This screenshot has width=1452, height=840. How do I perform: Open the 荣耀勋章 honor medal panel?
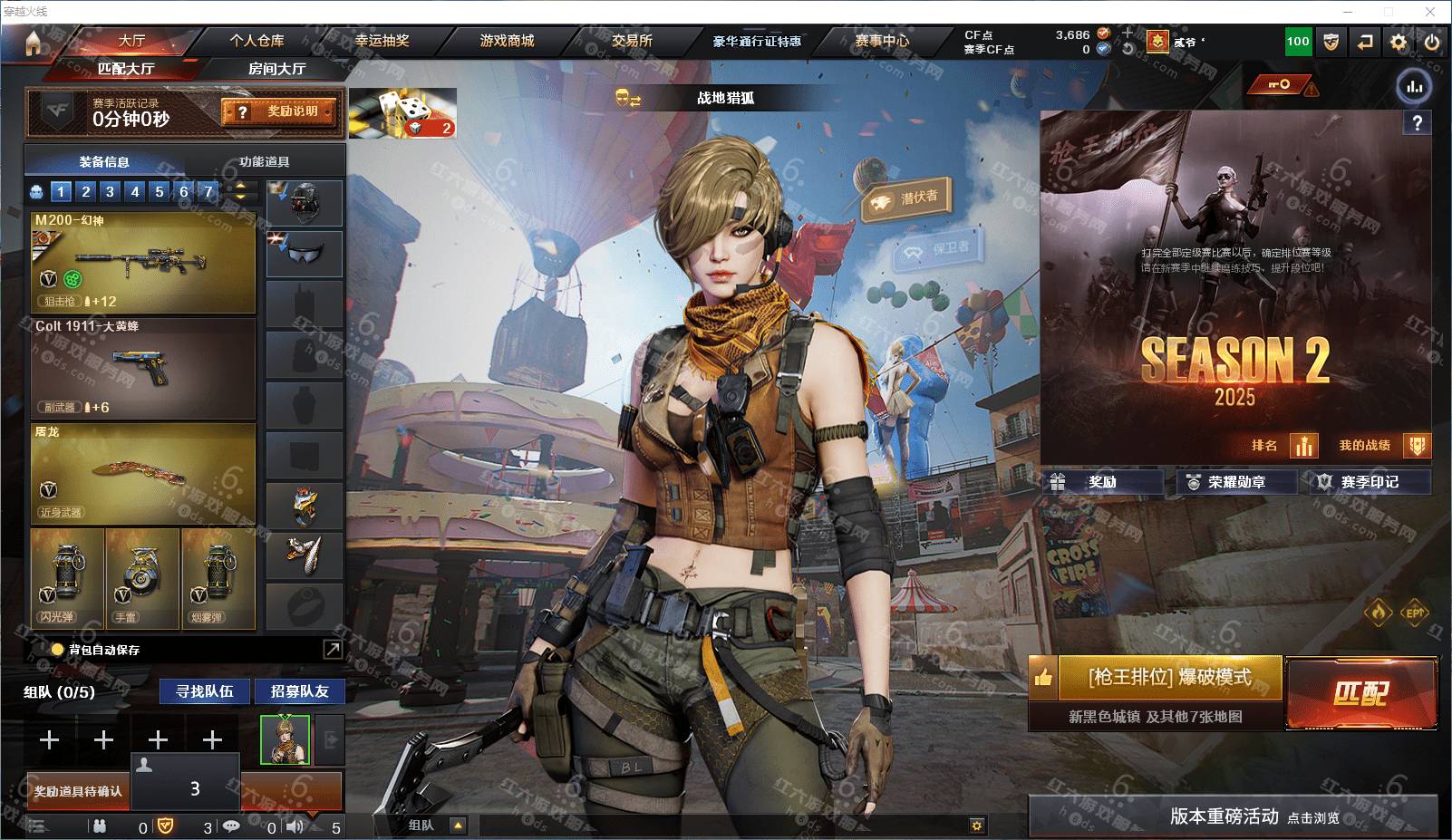click(x=1236, y=482)
